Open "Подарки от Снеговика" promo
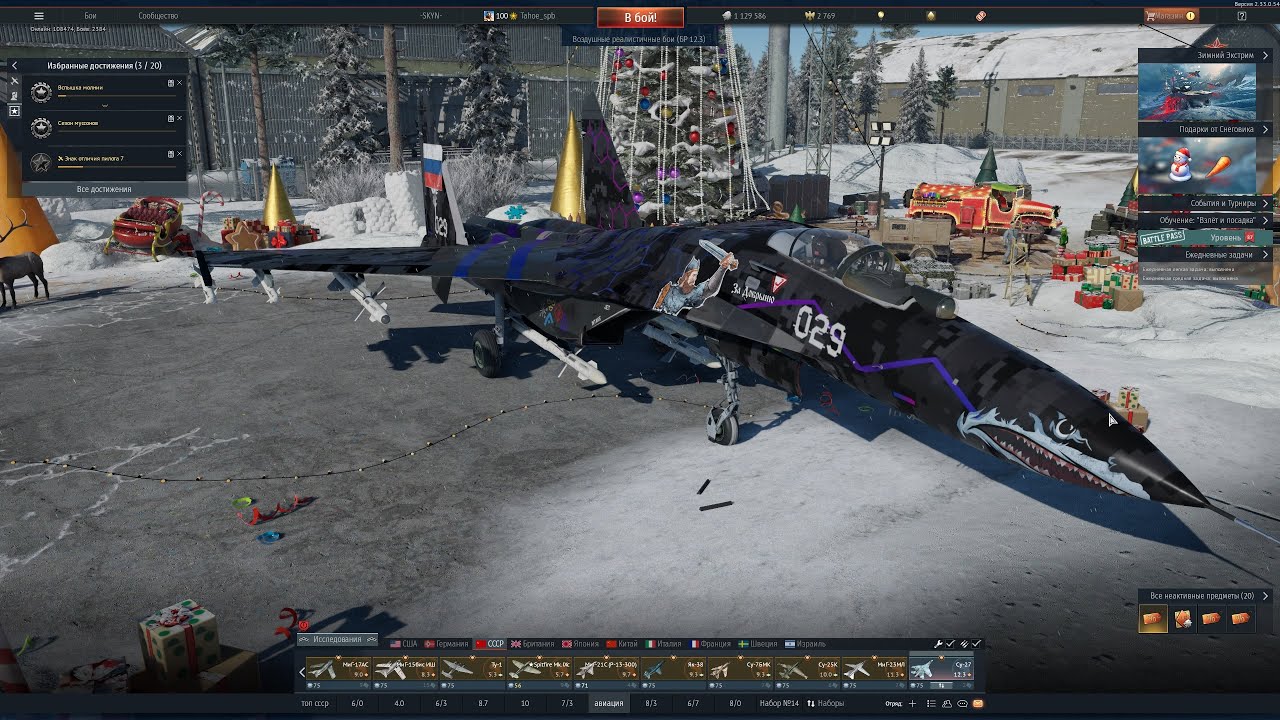 tap(1204, 129)
